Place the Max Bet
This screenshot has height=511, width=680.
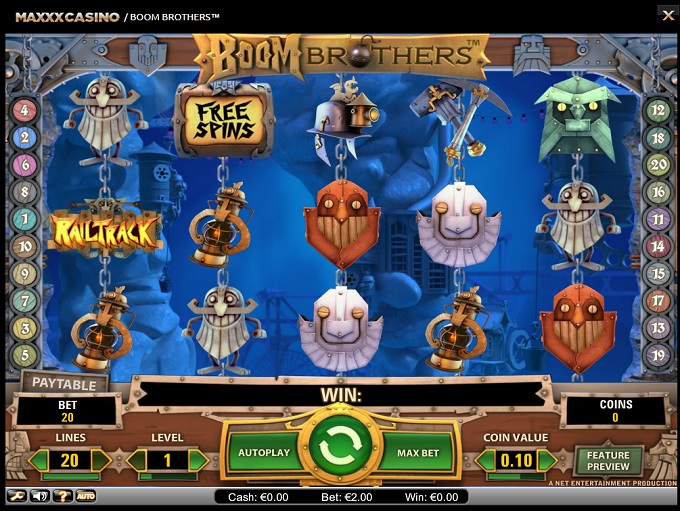tap(418, 453)
